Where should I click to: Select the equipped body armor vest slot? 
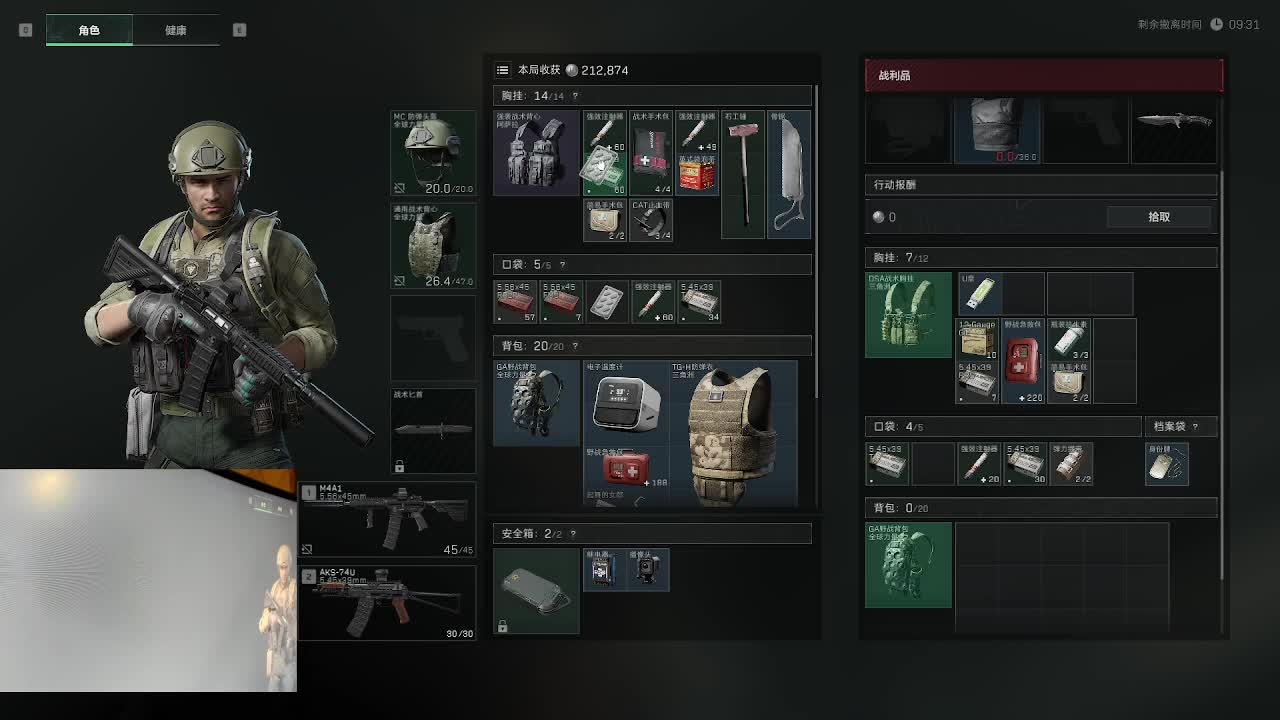coord(433,246)
